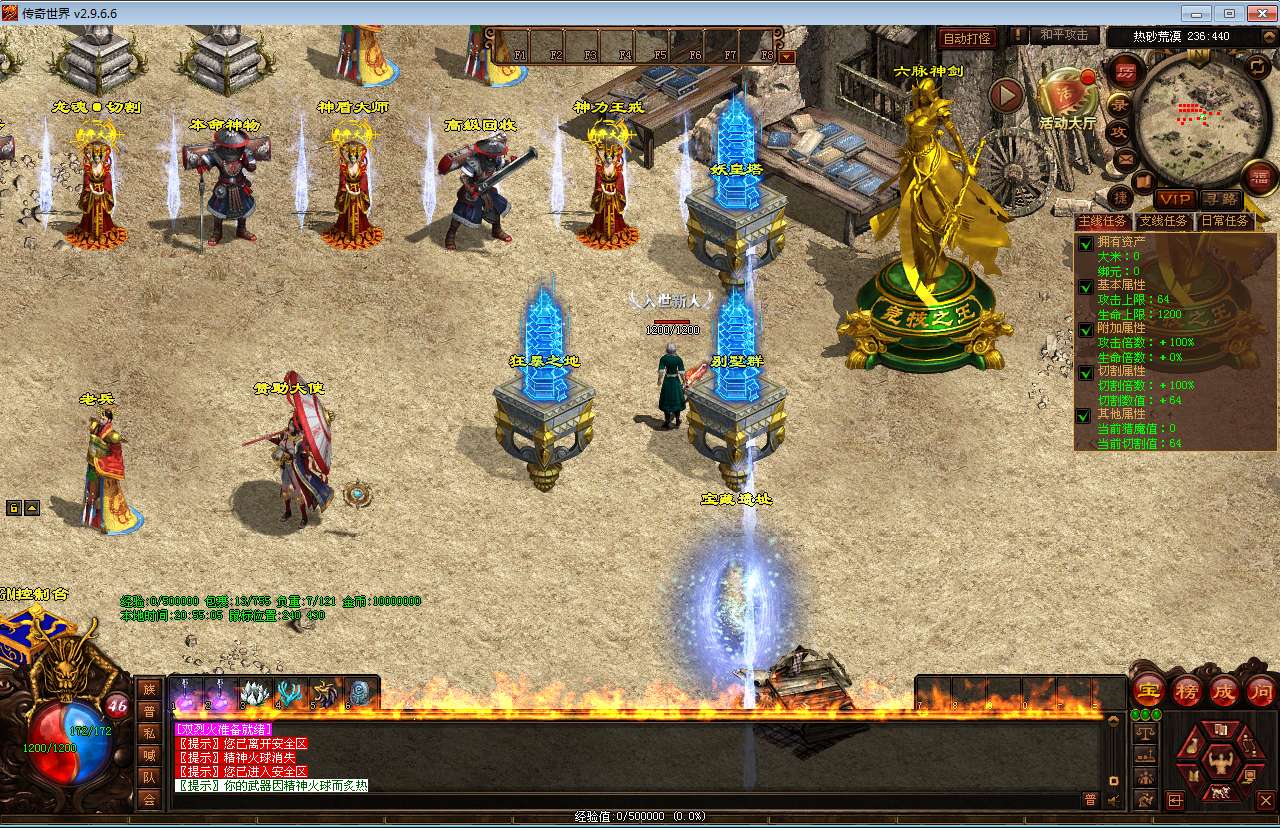Minimize the game window
Screen dimensions: 1280x828
[x=1196, y=13]
